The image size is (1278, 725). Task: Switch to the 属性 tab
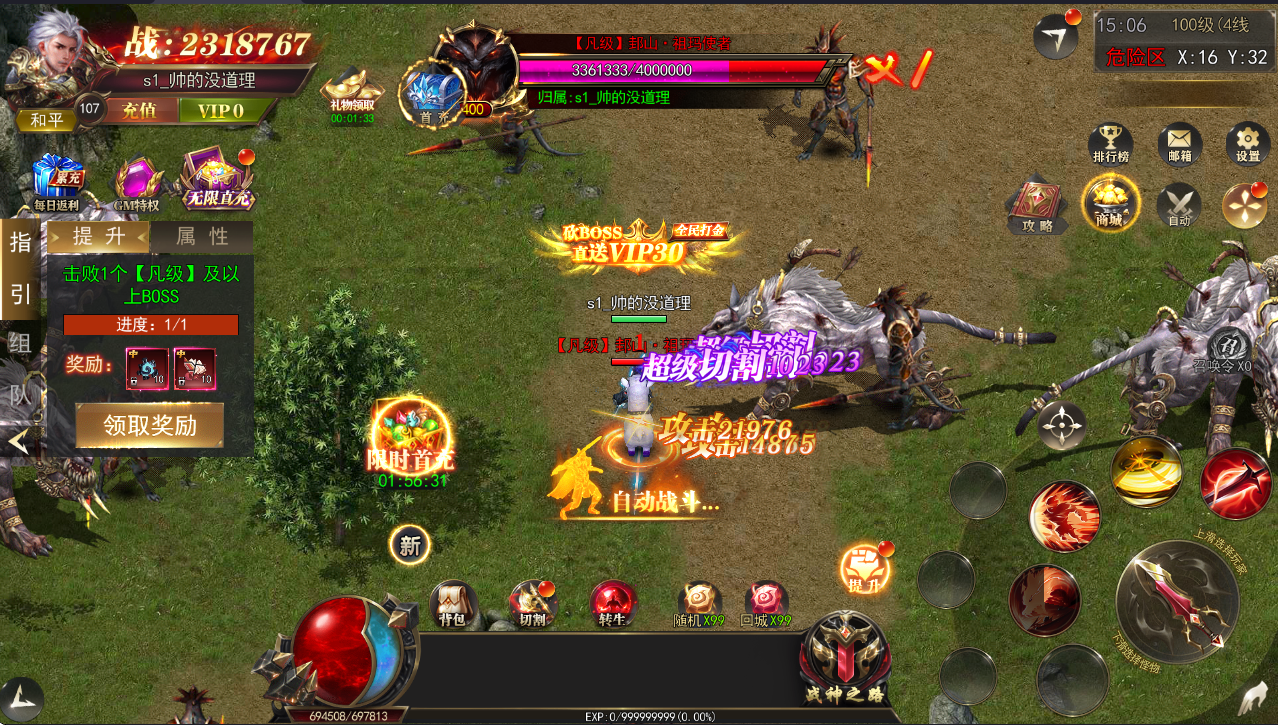tap(202, 237)
